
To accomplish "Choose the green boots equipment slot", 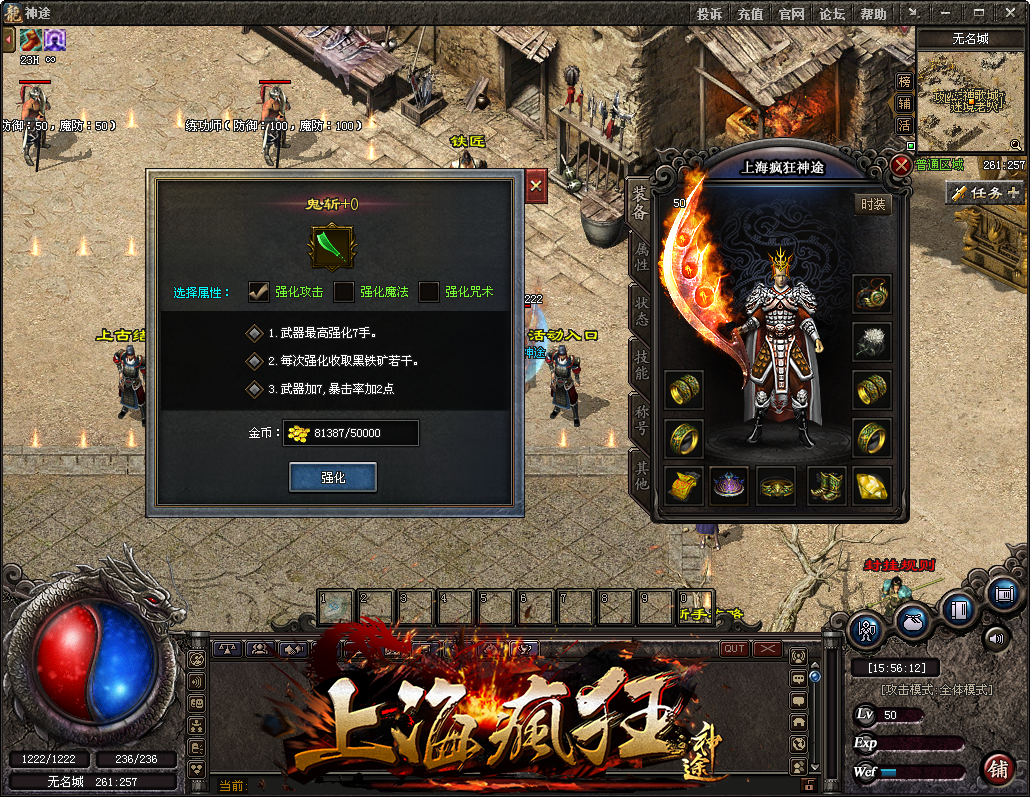I will [x=827, y=486].
